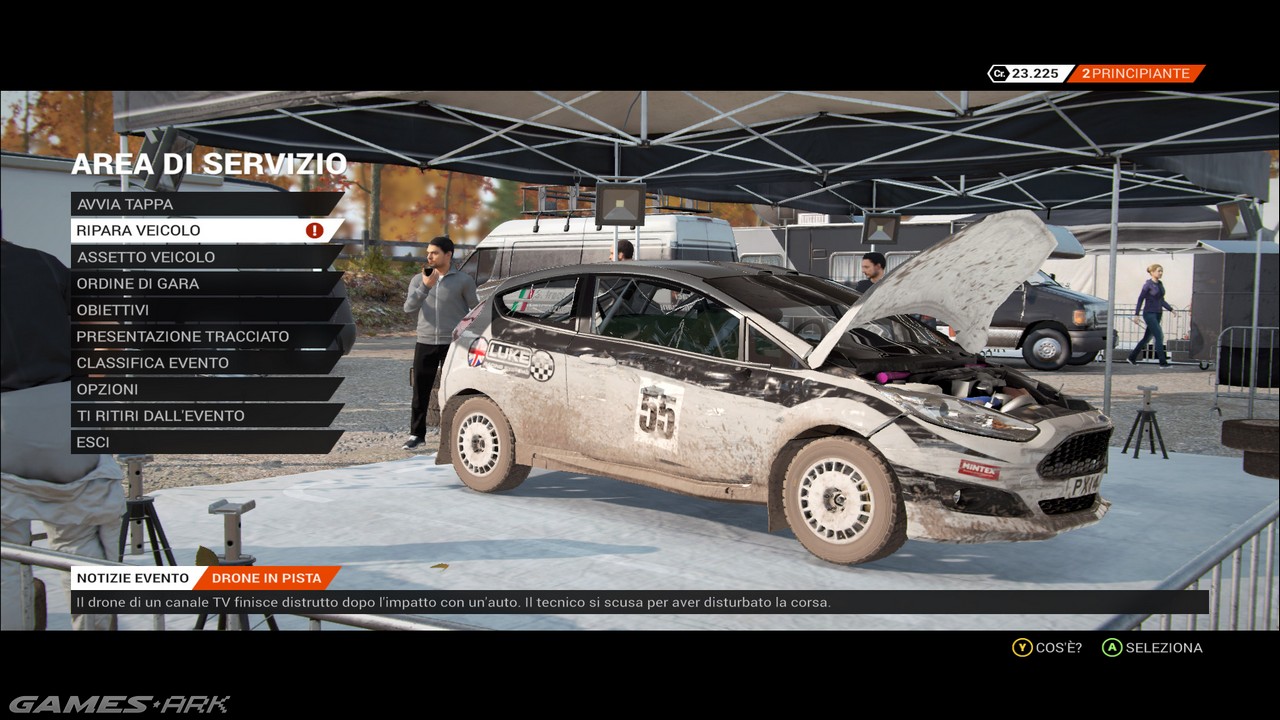Click the red warning icon on Ripara Veicolo

tap(314, 231)
